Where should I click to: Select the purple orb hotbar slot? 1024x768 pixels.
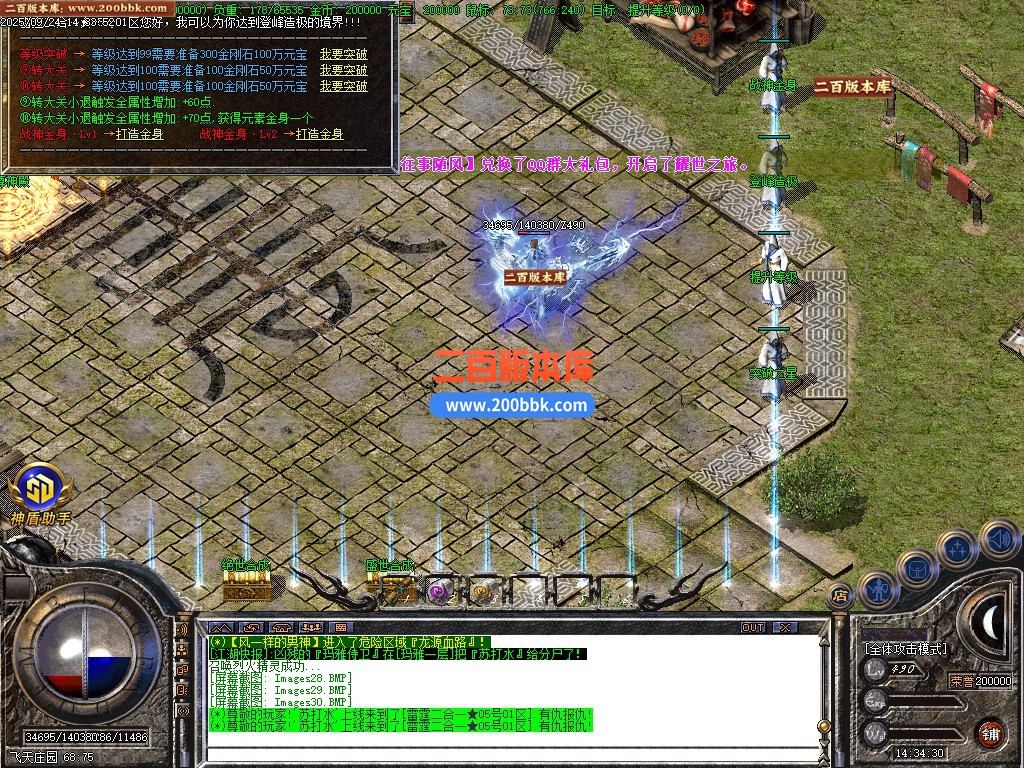[439, 590]
